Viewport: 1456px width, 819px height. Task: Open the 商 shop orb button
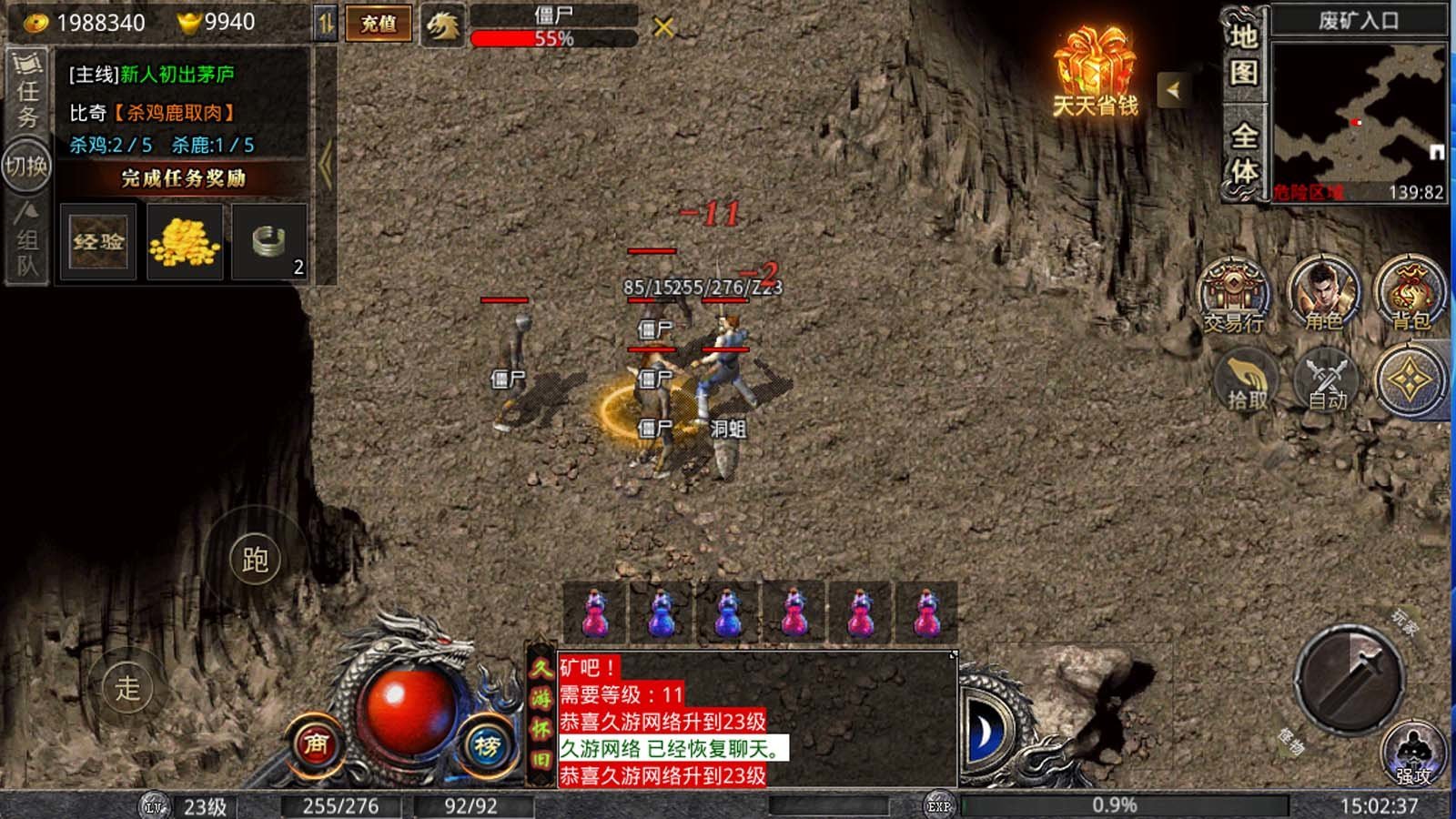click(x=316, y=744)
